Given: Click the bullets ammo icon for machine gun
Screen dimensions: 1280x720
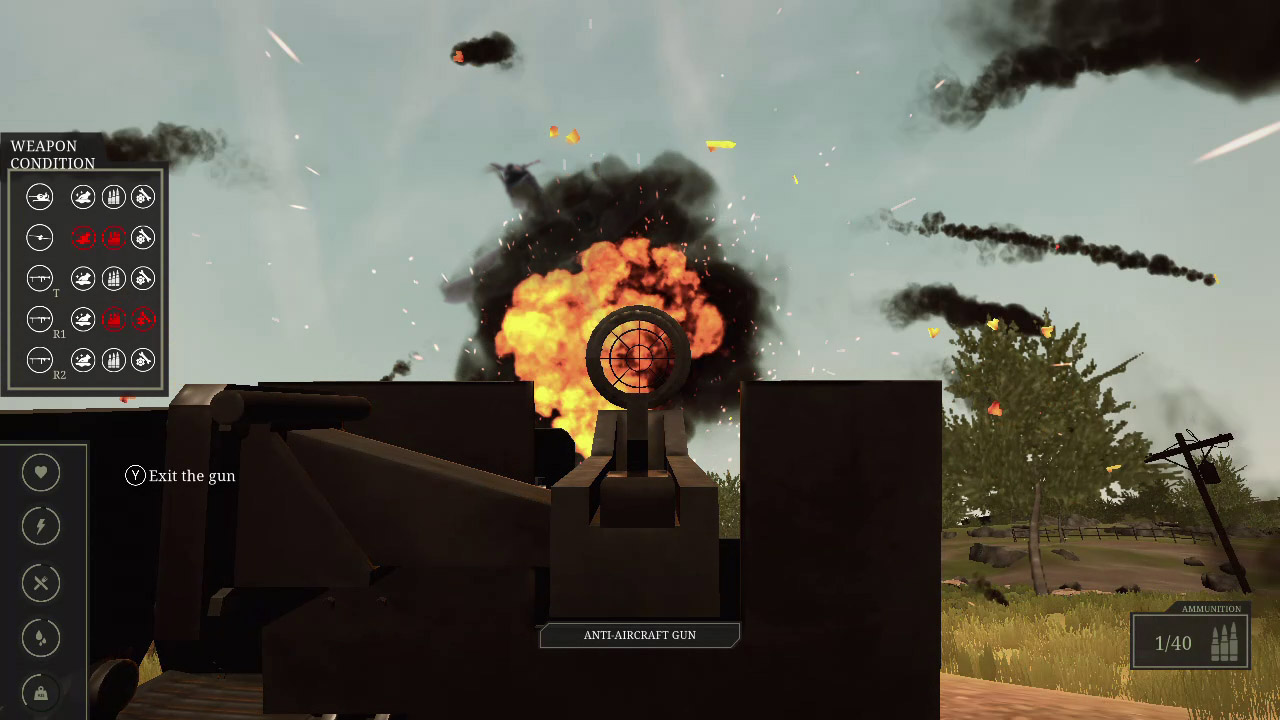Looking at the screenshot, I should (113, 196).
